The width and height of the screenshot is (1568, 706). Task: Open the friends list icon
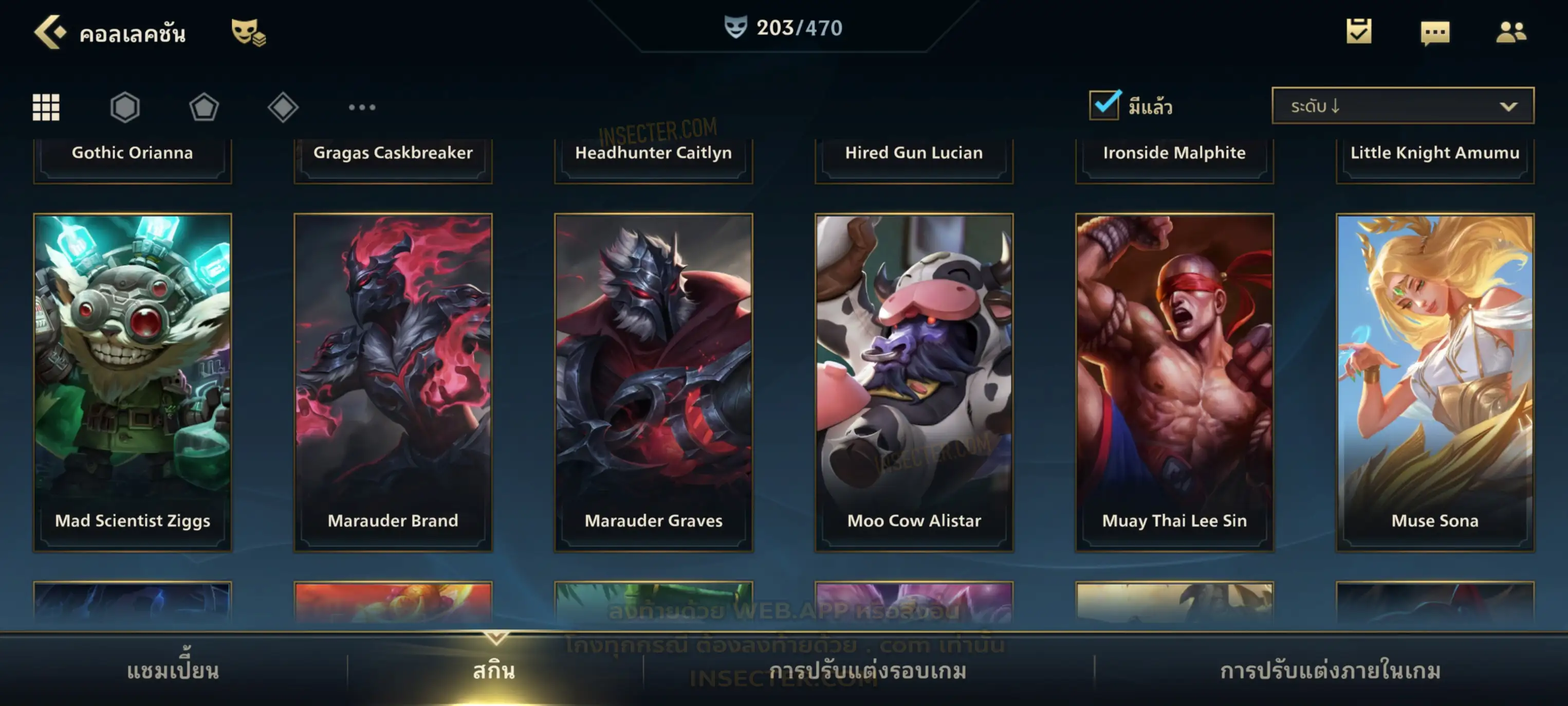pos(1510,32)
